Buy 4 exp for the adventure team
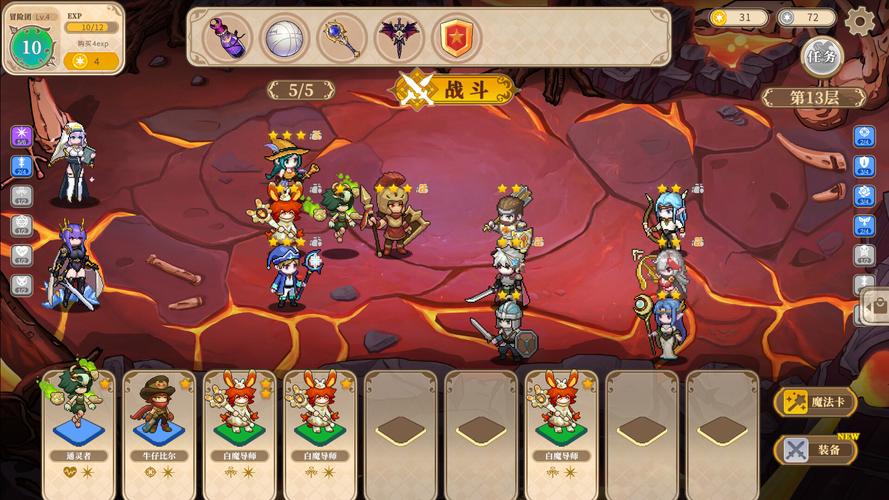The image size is (889, 500). pos(92,61)
